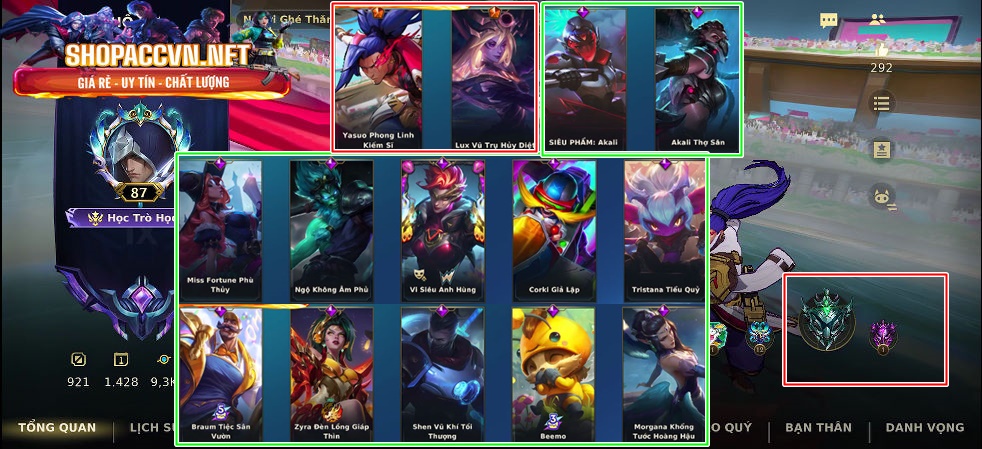
Task: Click the star card icon
Action: point(881,149)
